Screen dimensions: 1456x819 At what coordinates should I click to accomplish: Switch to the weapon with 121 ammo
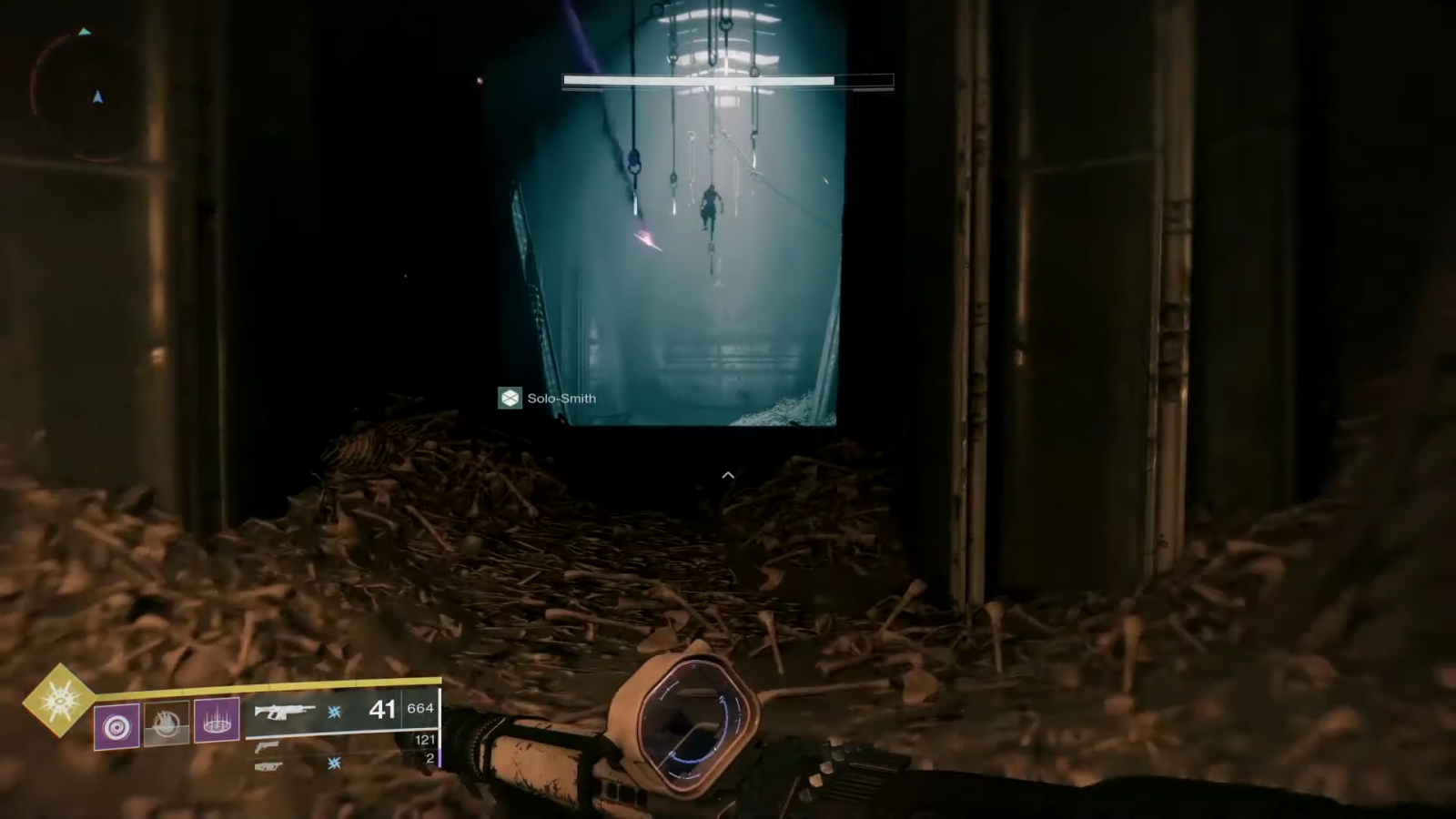[268, 746]
